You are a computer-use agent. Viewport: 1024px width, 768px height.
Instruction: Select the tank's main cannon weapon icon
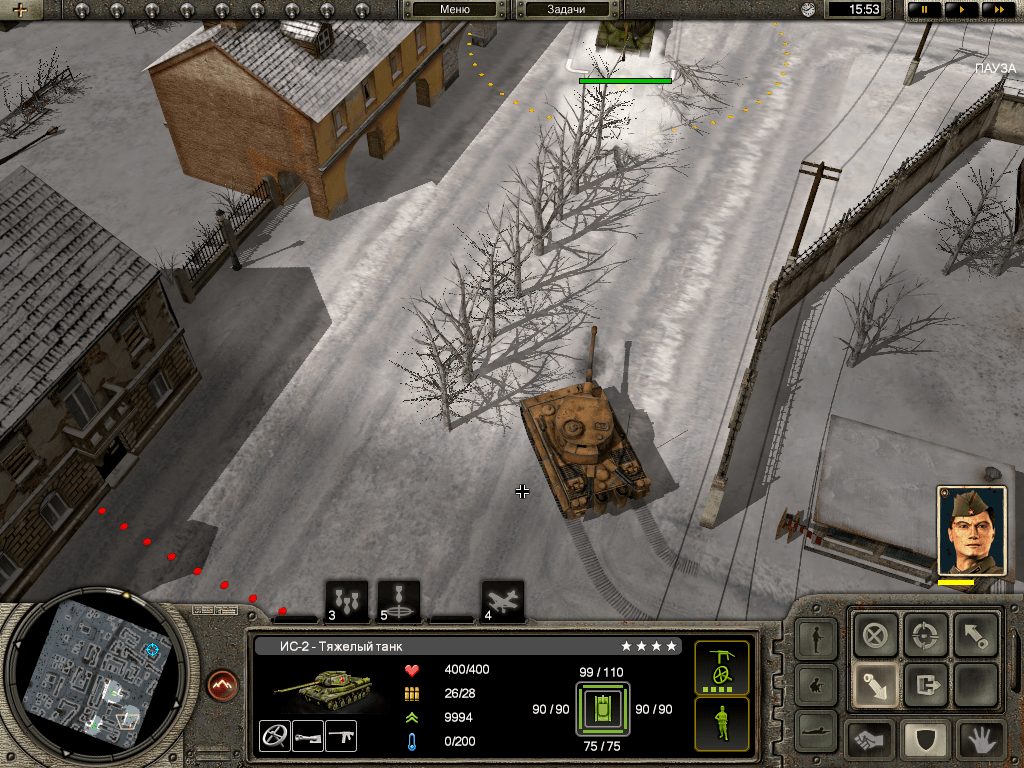click(307, 736)
